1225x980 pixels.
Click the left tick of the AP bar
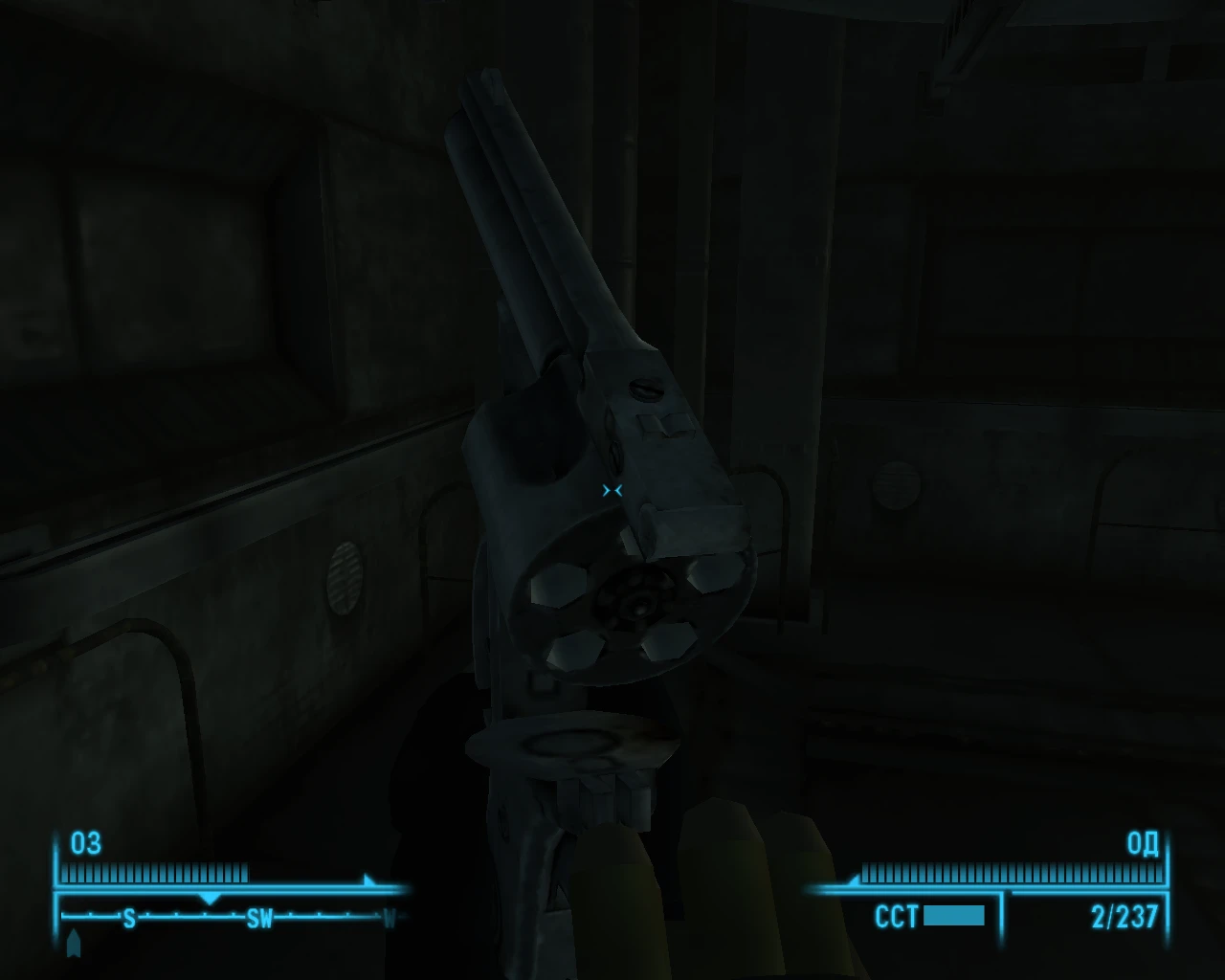click(x=865, y=872)
